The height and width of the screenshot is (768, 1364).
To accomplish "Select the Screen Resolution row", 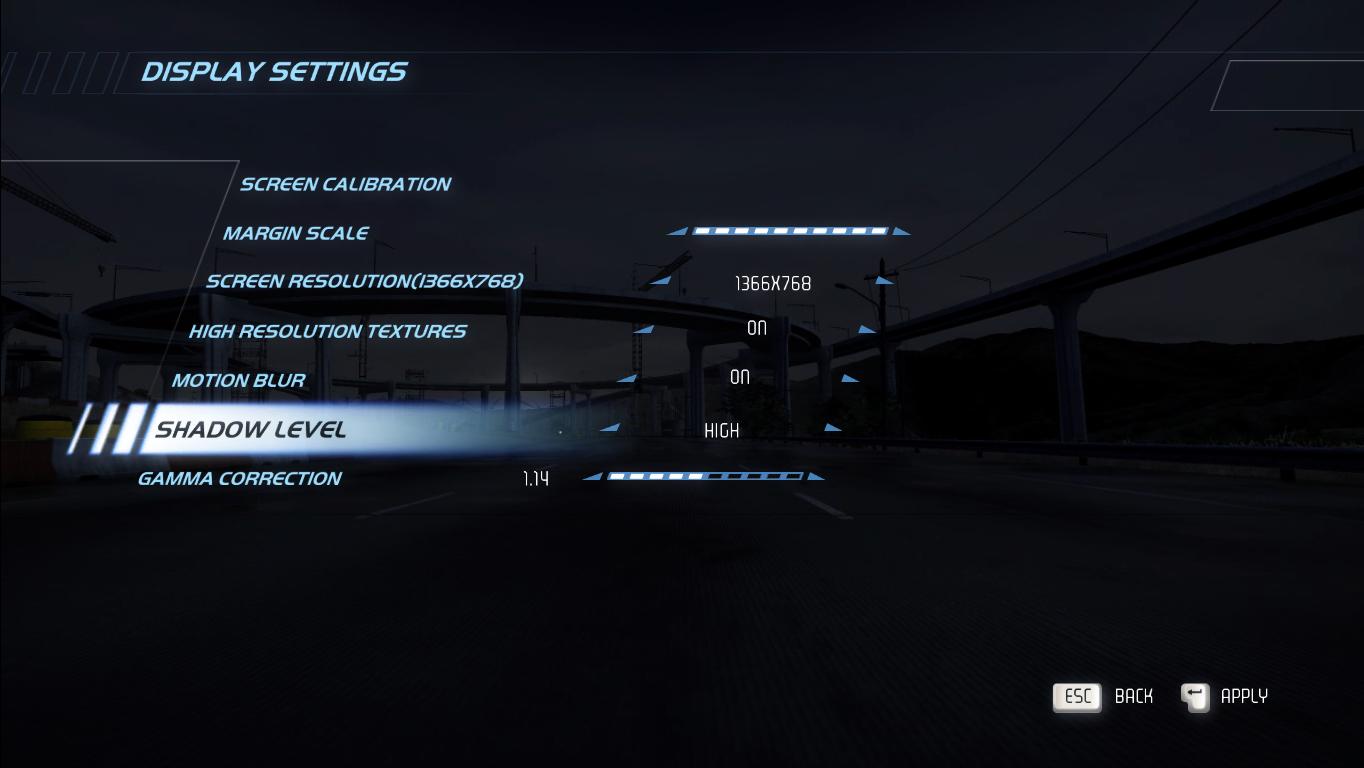I will pyautogui.click(x=364, y=281).
